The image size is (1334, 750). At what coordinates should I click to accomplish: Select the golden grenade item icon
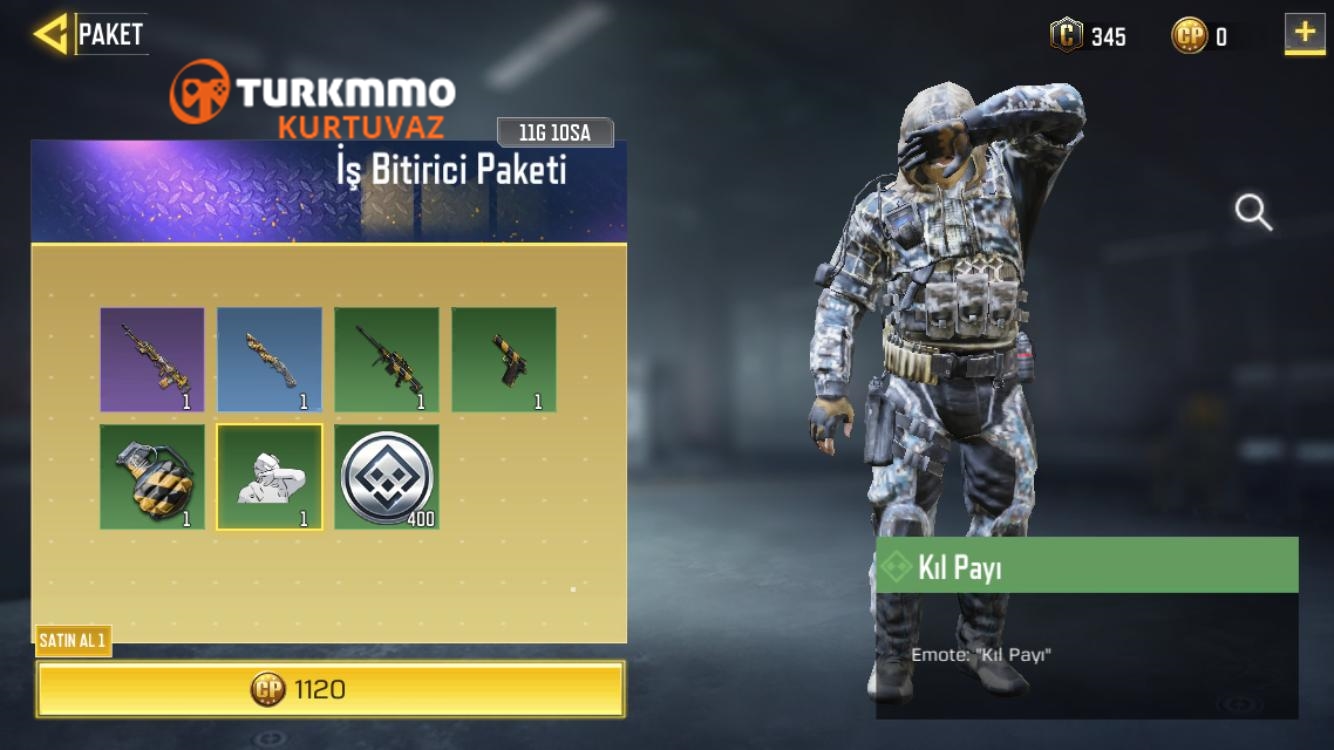[x=152, y=477]
